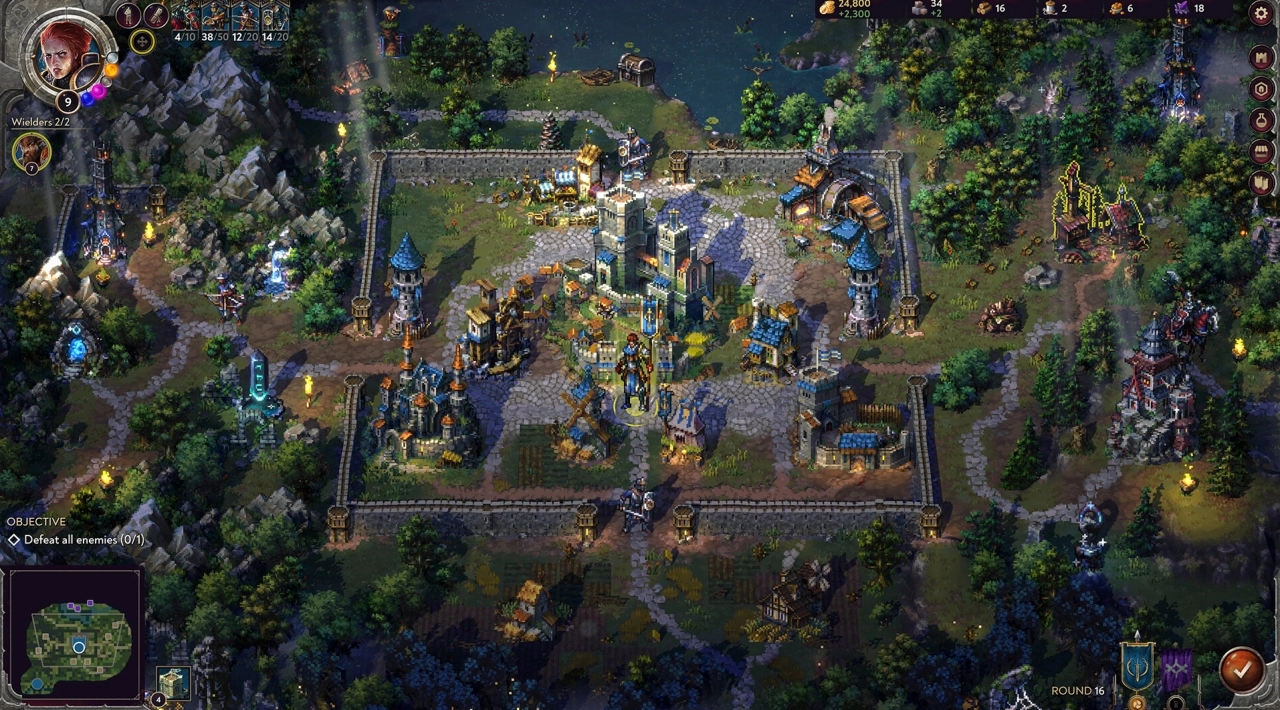Open the wielder equipment figure button

point(128,15)
